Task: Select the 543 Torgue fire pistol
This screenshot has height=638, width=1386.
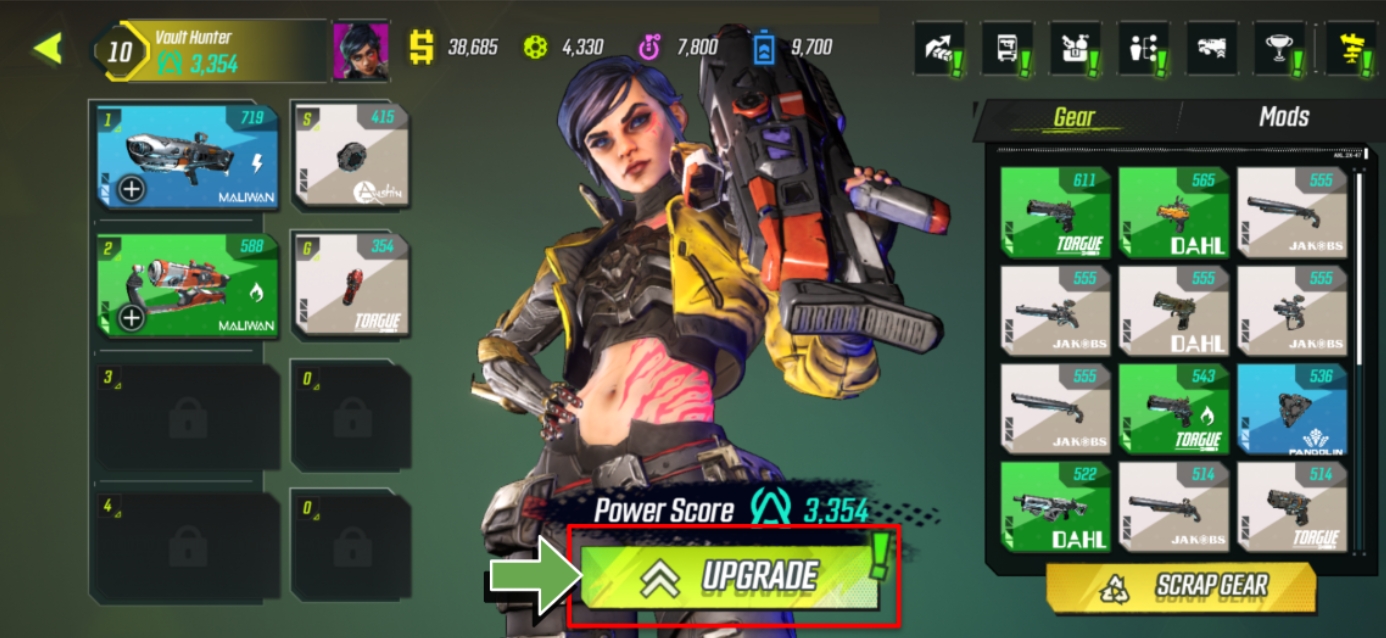Action: 1173,408
